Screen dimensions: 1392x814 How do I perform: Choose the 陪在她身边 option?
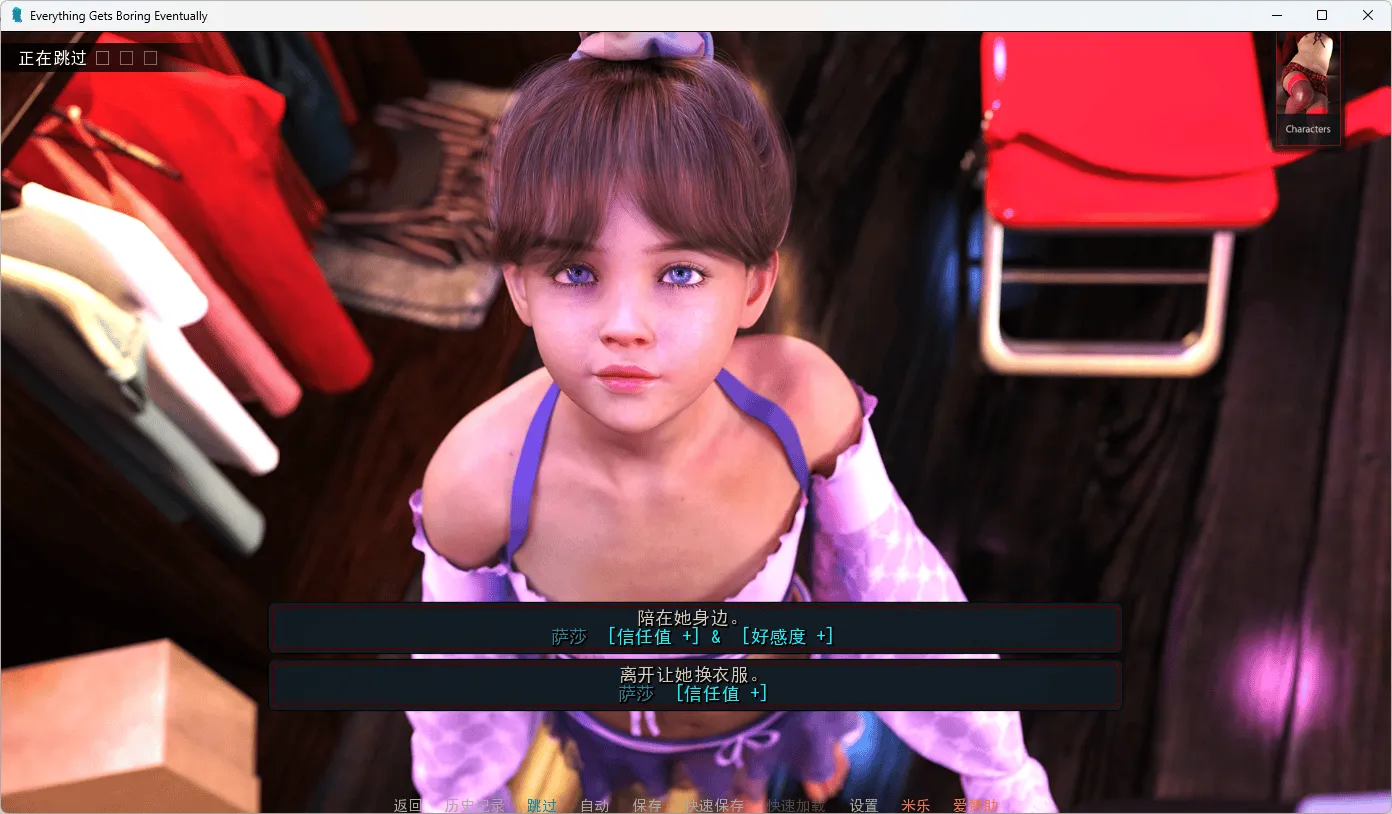(694, 627)
